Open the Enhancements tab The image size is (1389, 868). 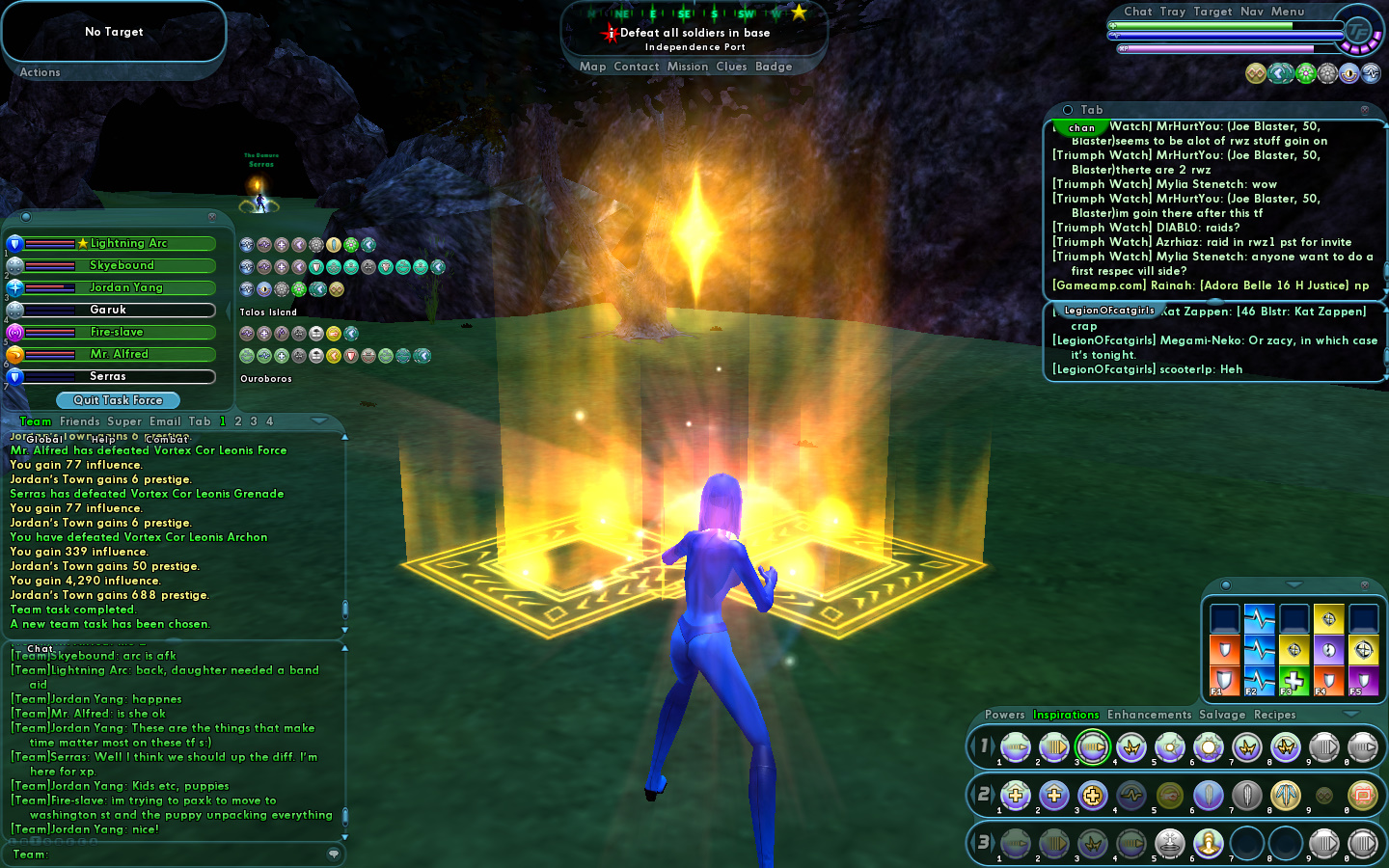[1149, 715]
